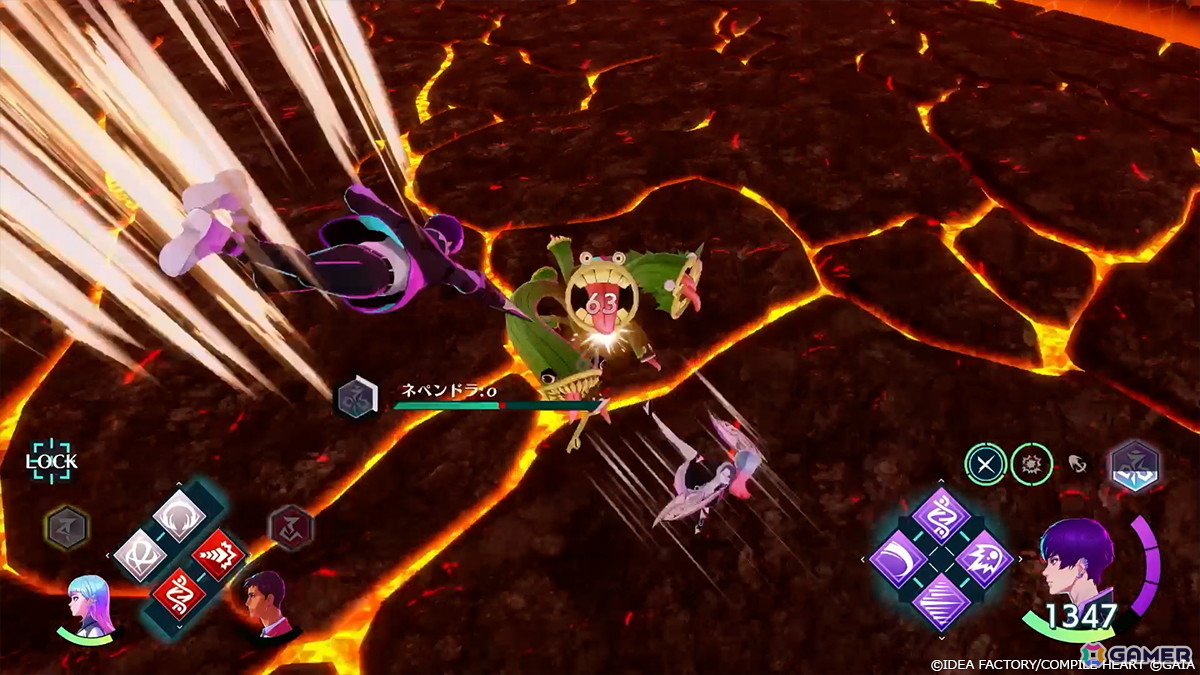Image resolution: width=1200 pixels, height=675 pixels.
Task: Click the crossed swords circle icon
Action: 984,464
